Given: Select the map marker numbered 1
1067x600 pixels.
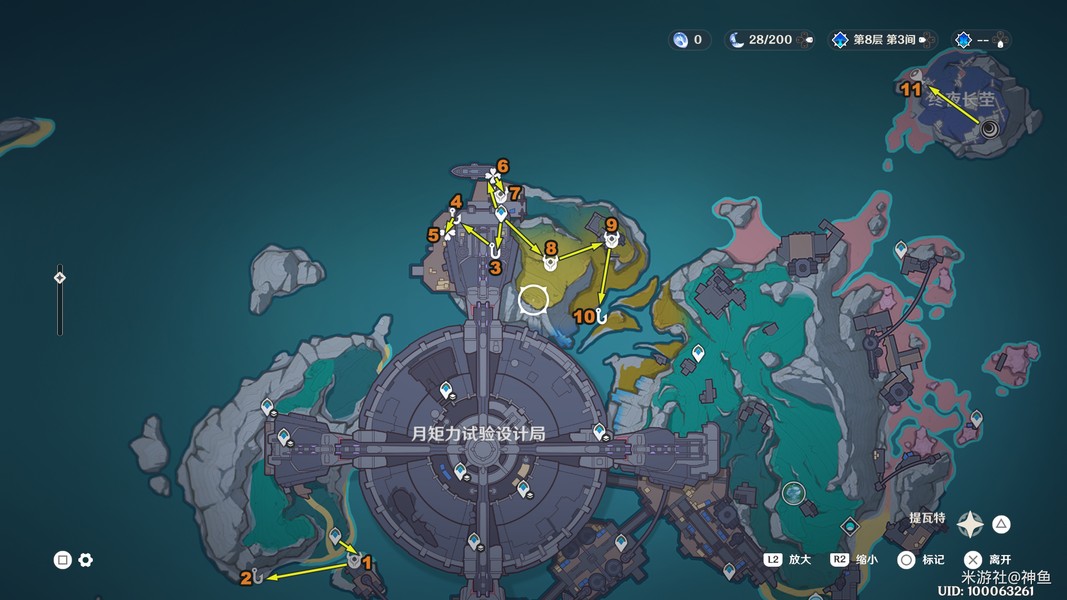Looking at the screenshot, I should 354,562.
